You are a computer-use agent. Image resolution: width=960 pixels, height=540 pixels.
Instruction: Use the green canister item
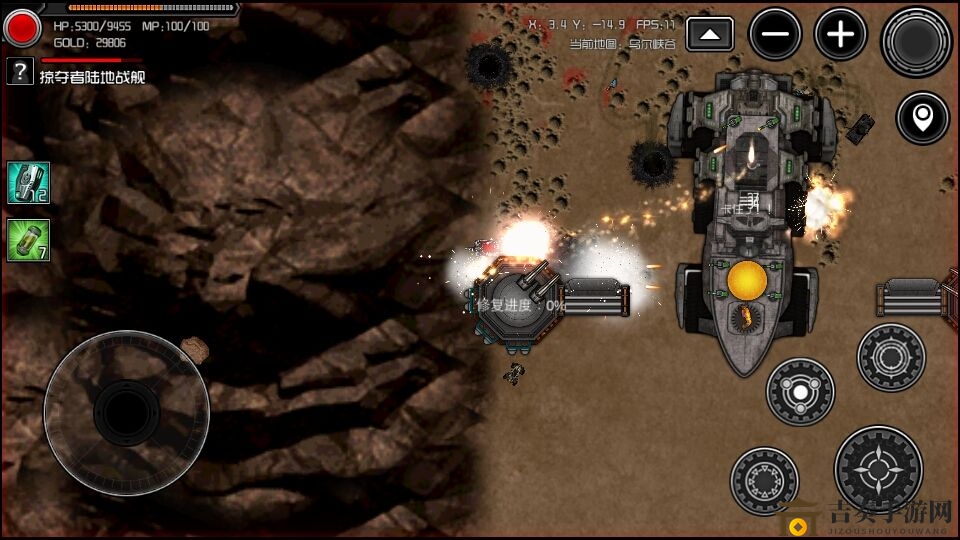point(28,240)
